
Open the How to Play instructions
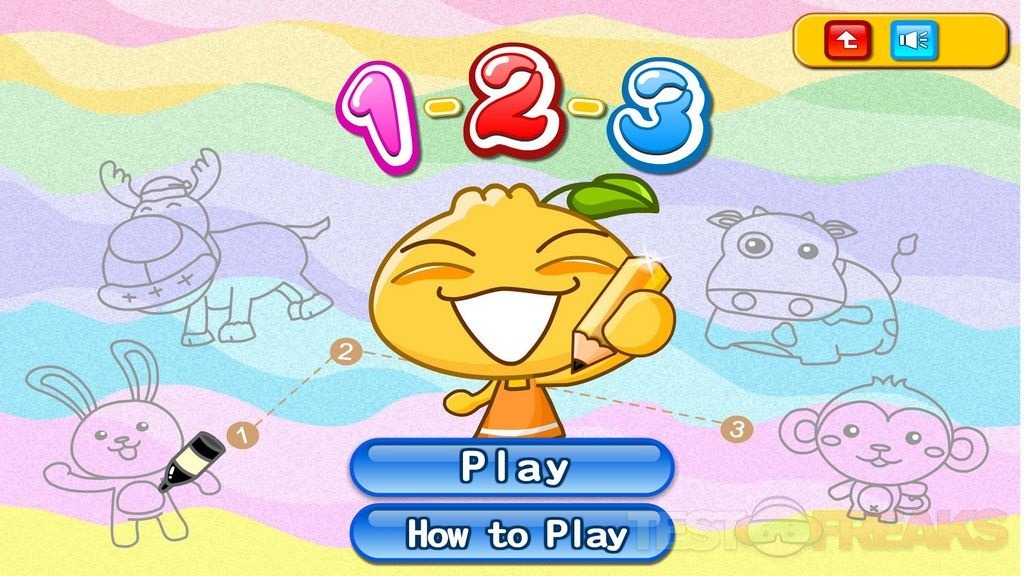512,533
